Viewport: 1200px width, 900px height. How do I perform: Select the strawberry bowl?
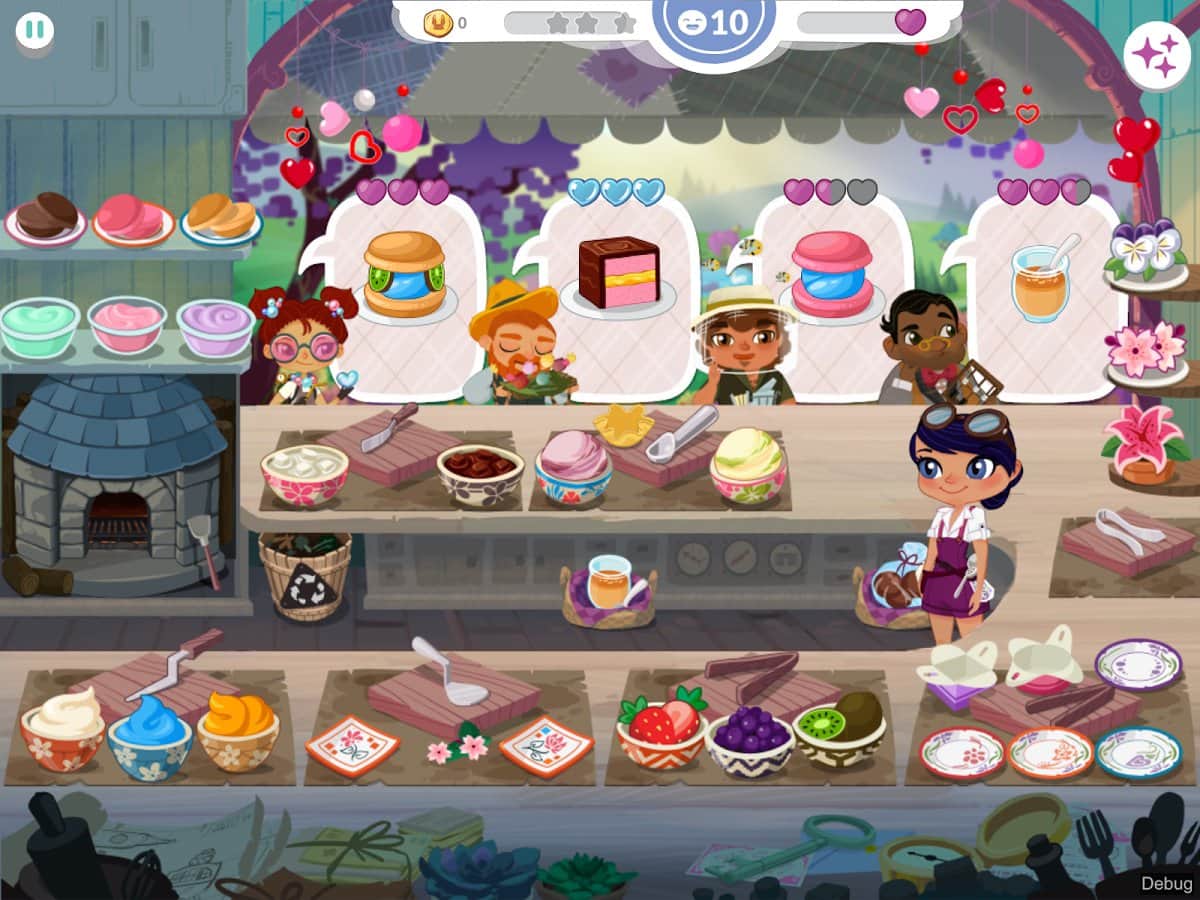click(661, 732)
